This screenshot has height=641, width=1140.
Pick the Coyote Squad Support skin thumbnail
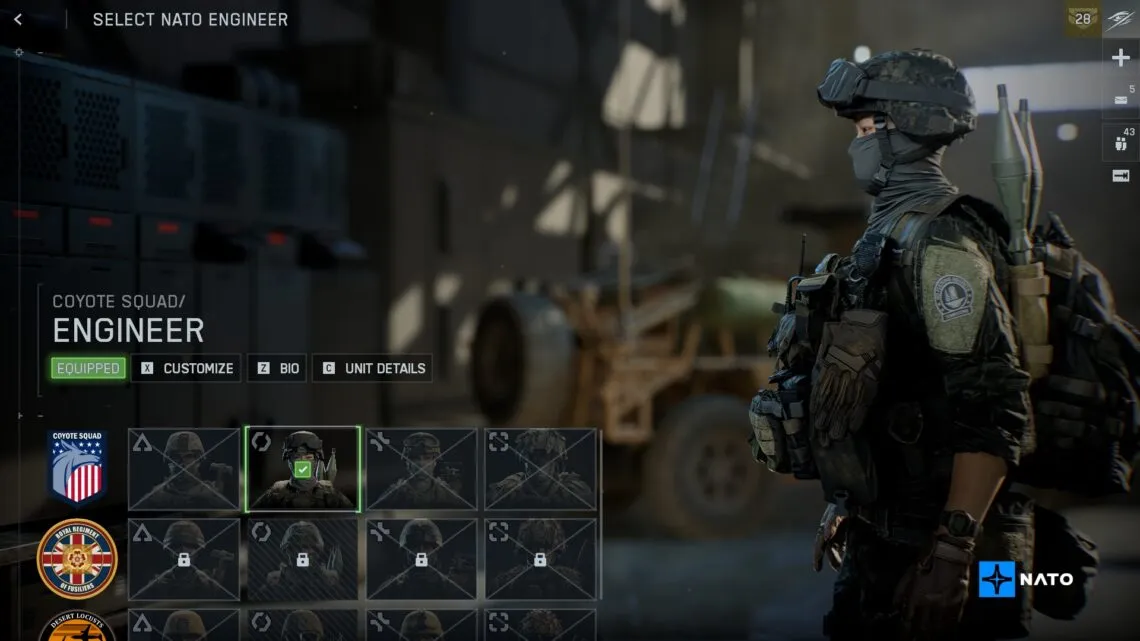click(421, 469)
